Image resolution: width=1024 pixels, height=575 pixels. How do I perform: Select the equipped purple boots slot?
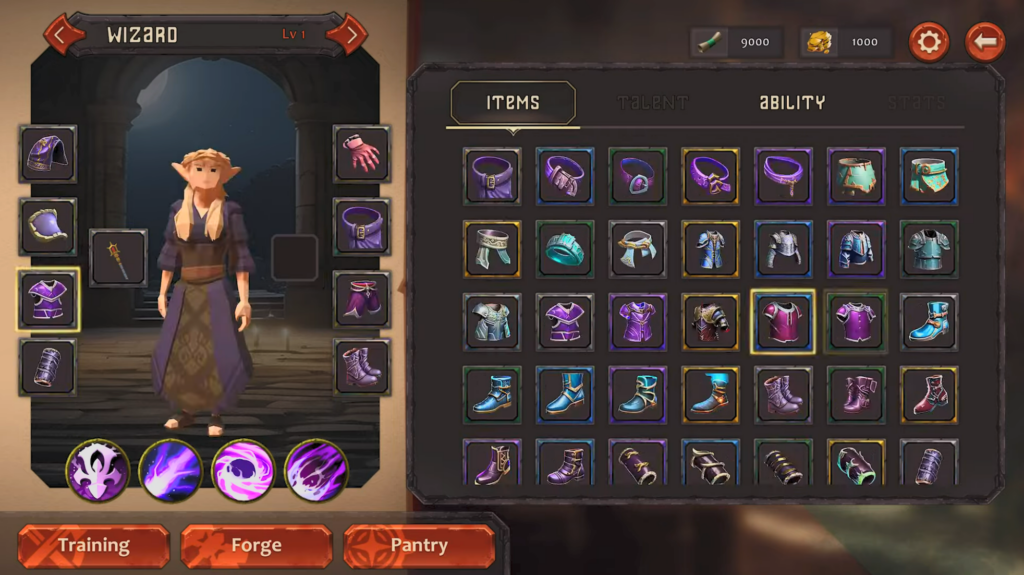point(361,367)
